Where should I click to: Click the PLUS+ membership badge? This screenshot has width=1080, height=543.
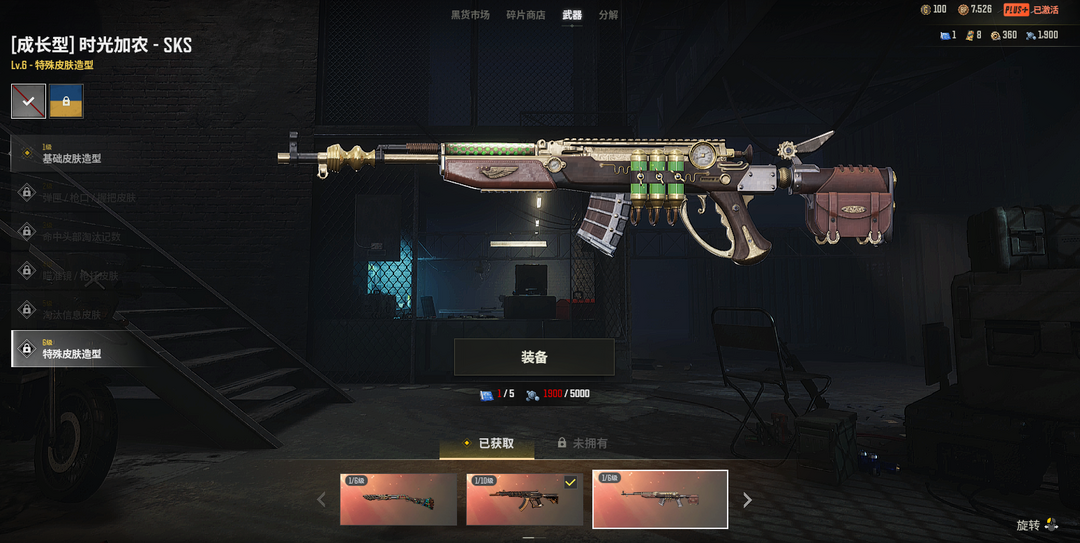coord(1016,10)
